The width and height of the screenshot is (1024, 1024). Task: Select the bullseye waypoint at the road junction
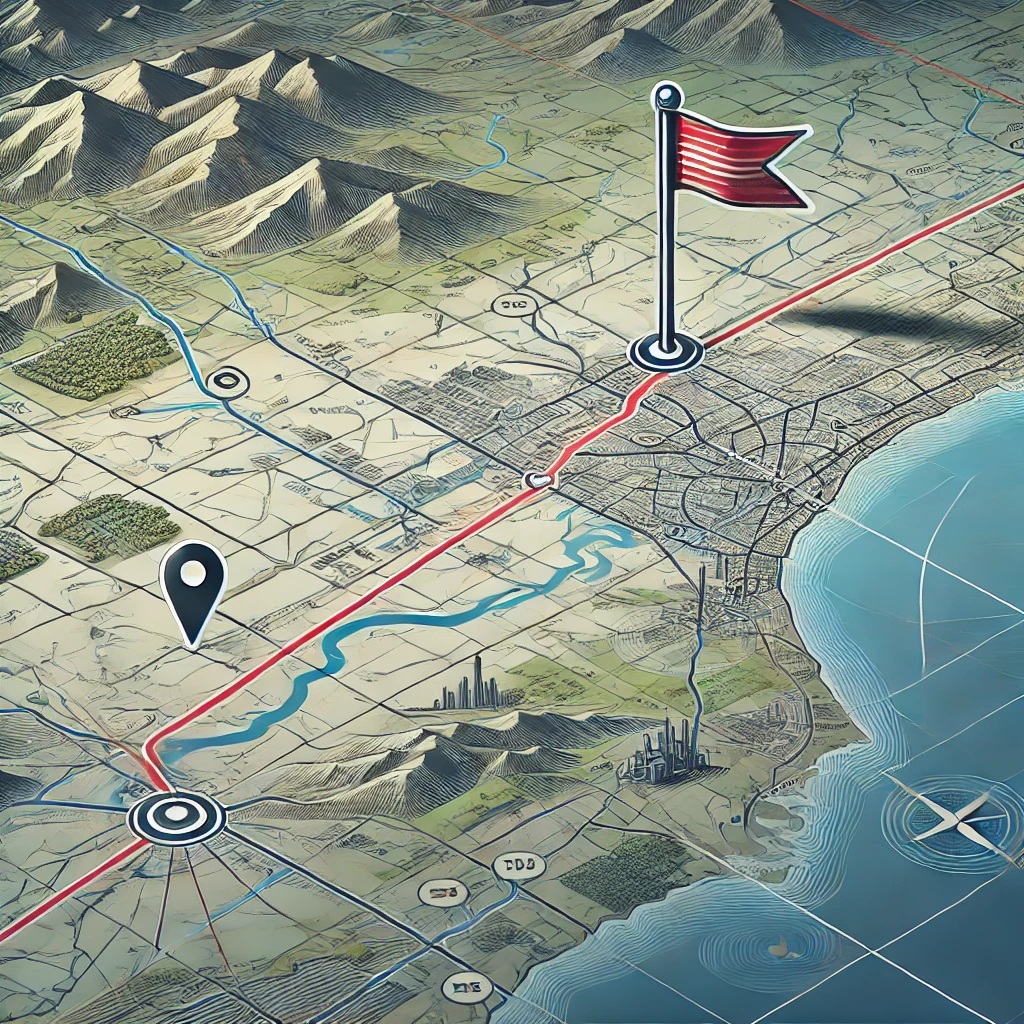(x=176, y=815)
